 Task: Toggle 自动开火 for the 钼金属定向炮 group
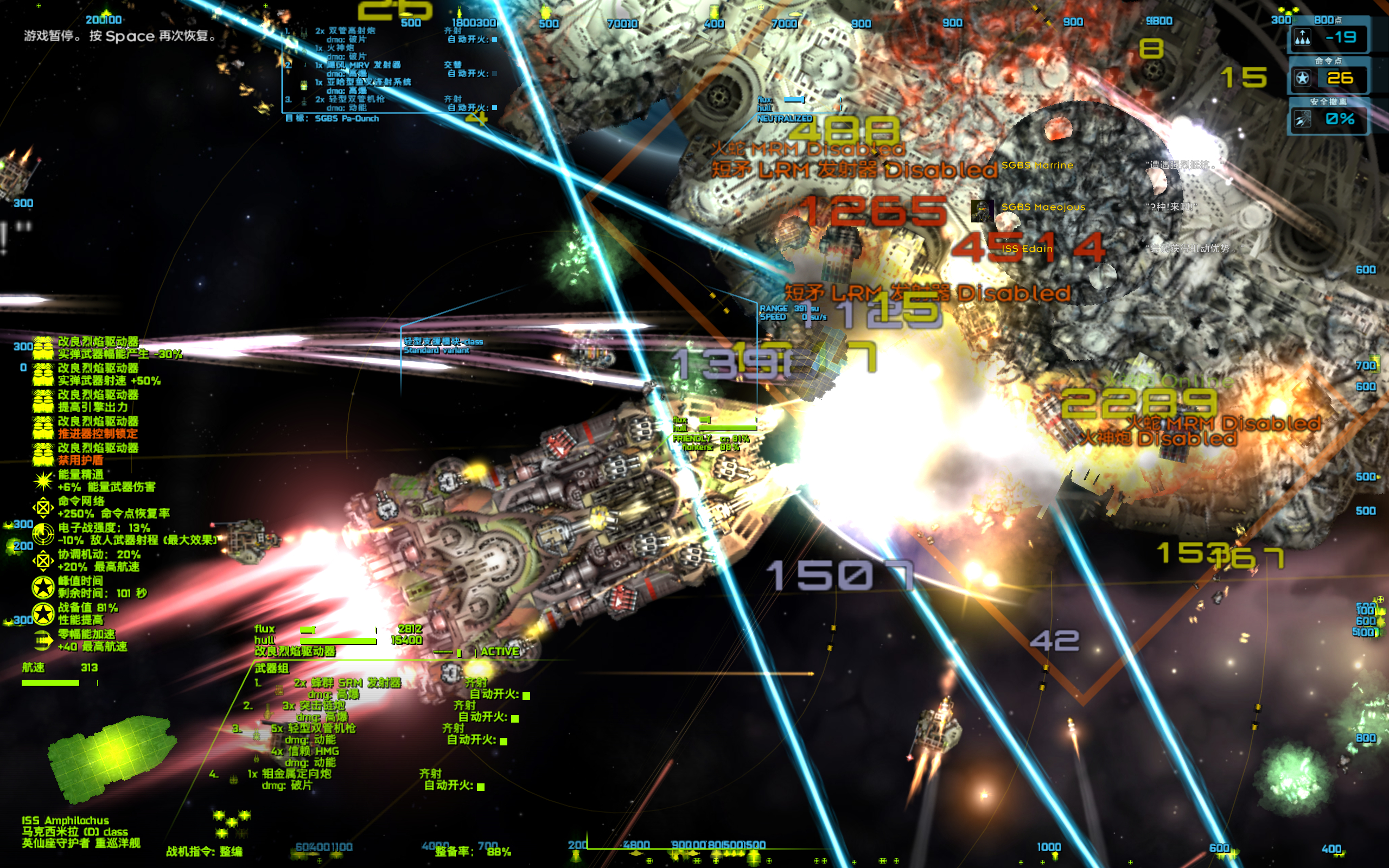(481, 787)
